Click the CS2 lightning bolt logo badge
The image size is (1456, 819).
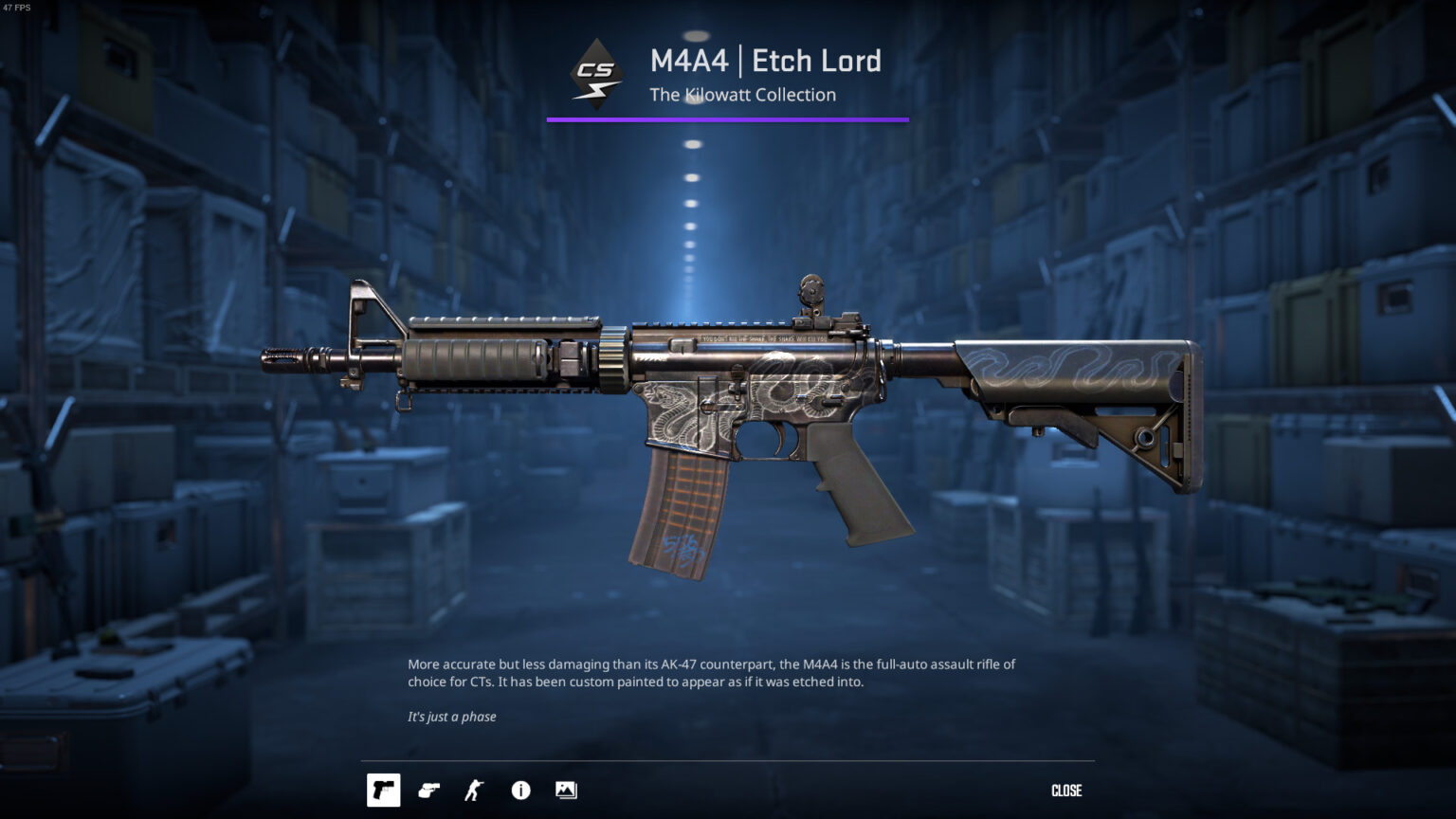[x=593, y=71]
